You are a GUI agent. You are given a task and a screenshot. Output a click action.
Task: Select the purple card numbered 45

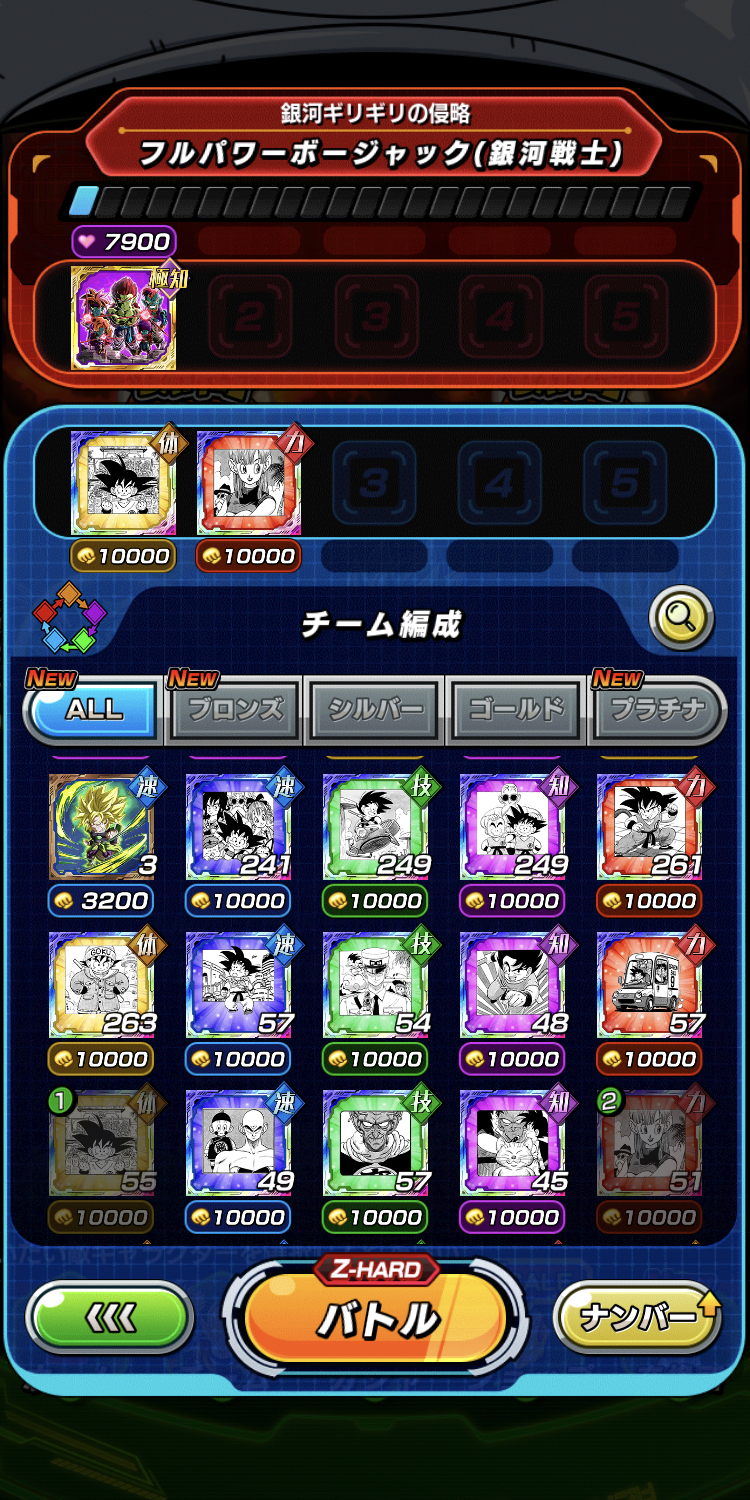(x=512, y=1143)
